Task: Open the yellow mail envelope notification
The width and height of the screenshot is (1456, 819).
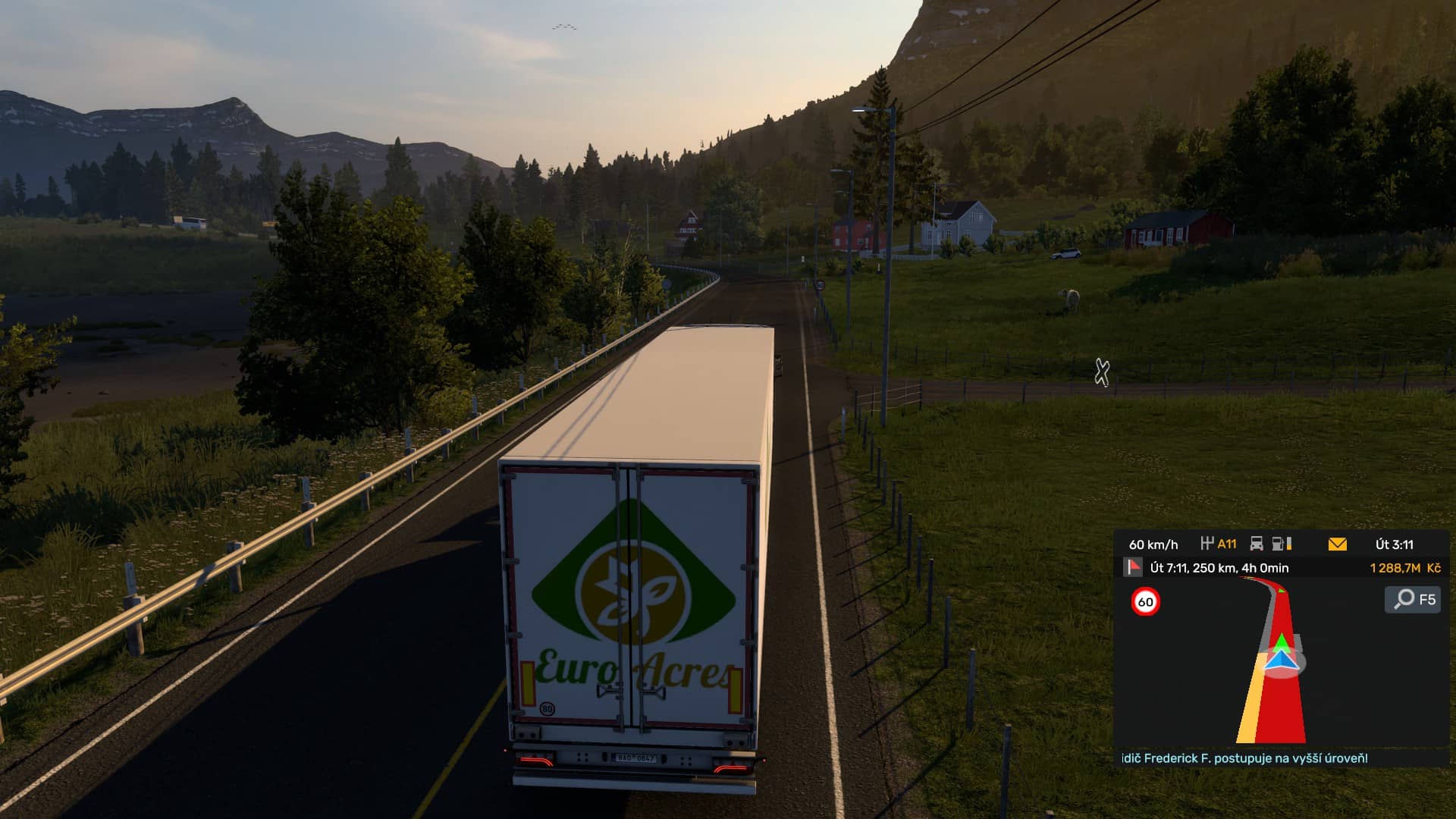Action: tap(1337, 544)
